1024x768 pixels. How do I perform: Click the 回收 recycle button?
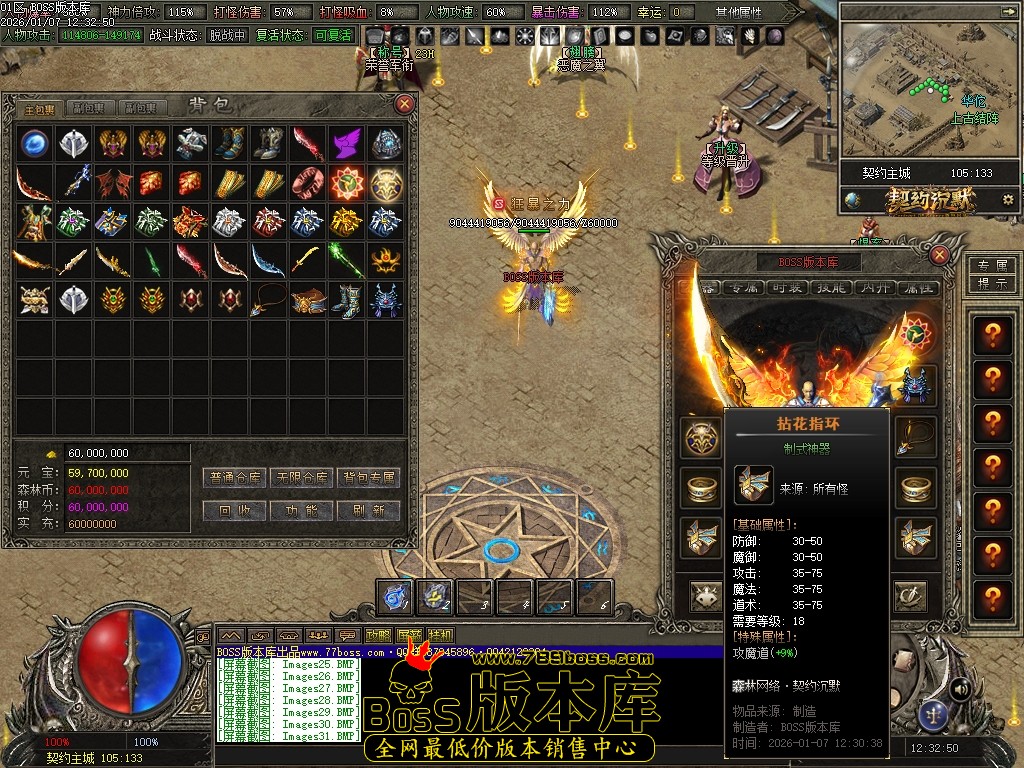tap(236, 510)
